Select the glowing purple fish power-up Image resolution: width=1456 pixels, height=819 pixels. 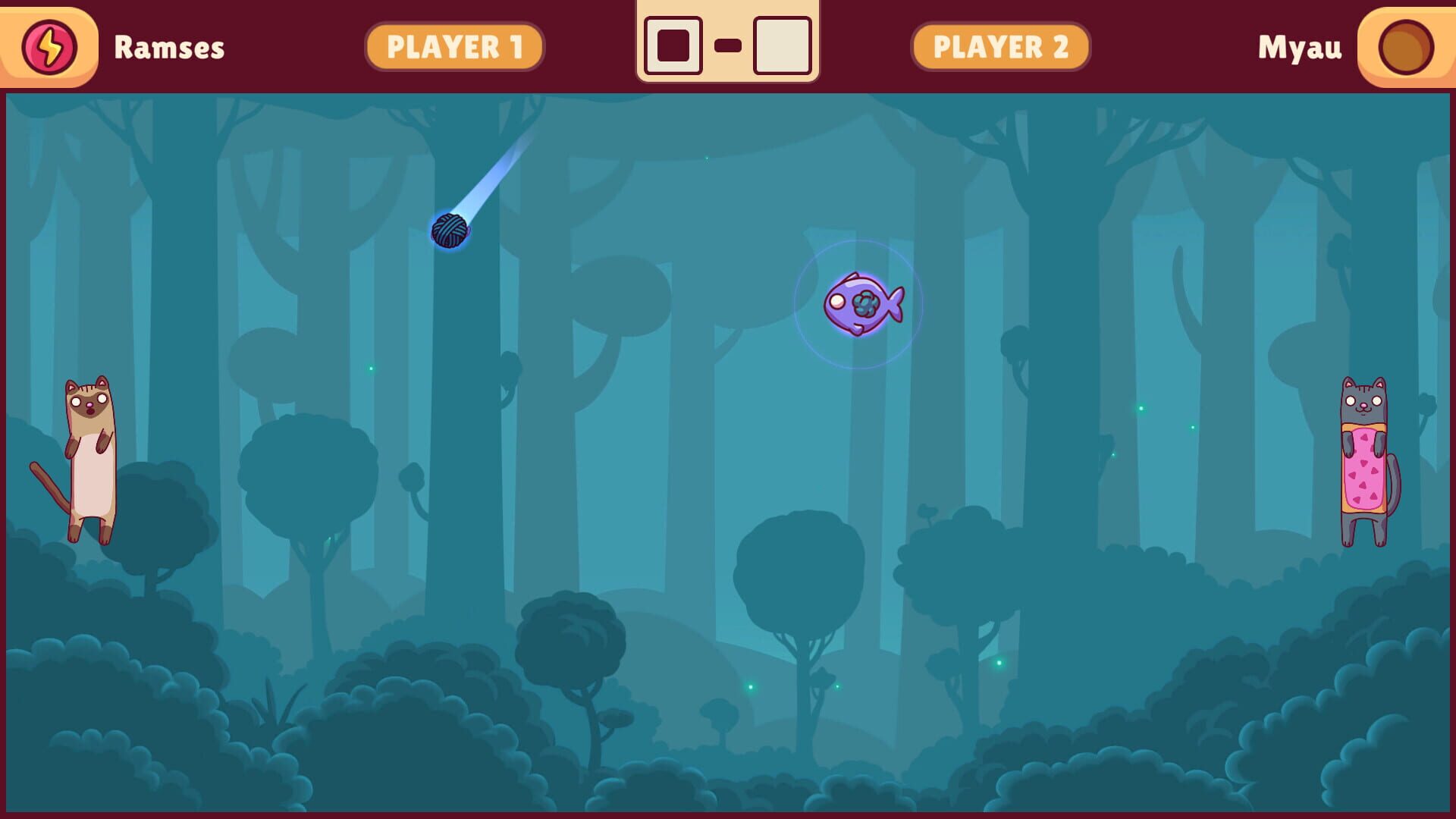[864, 305]
